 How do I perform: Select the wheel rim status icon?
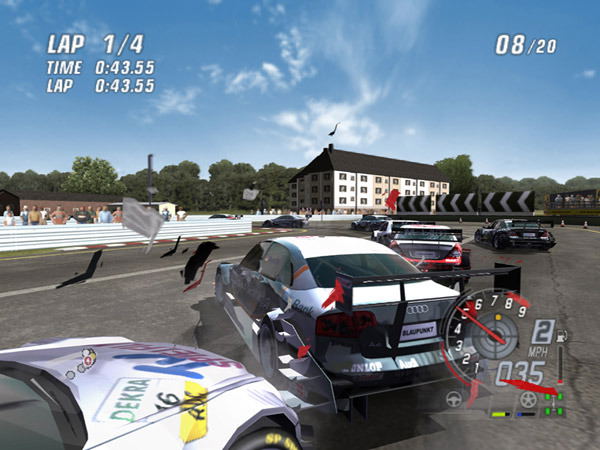(527, 399)
